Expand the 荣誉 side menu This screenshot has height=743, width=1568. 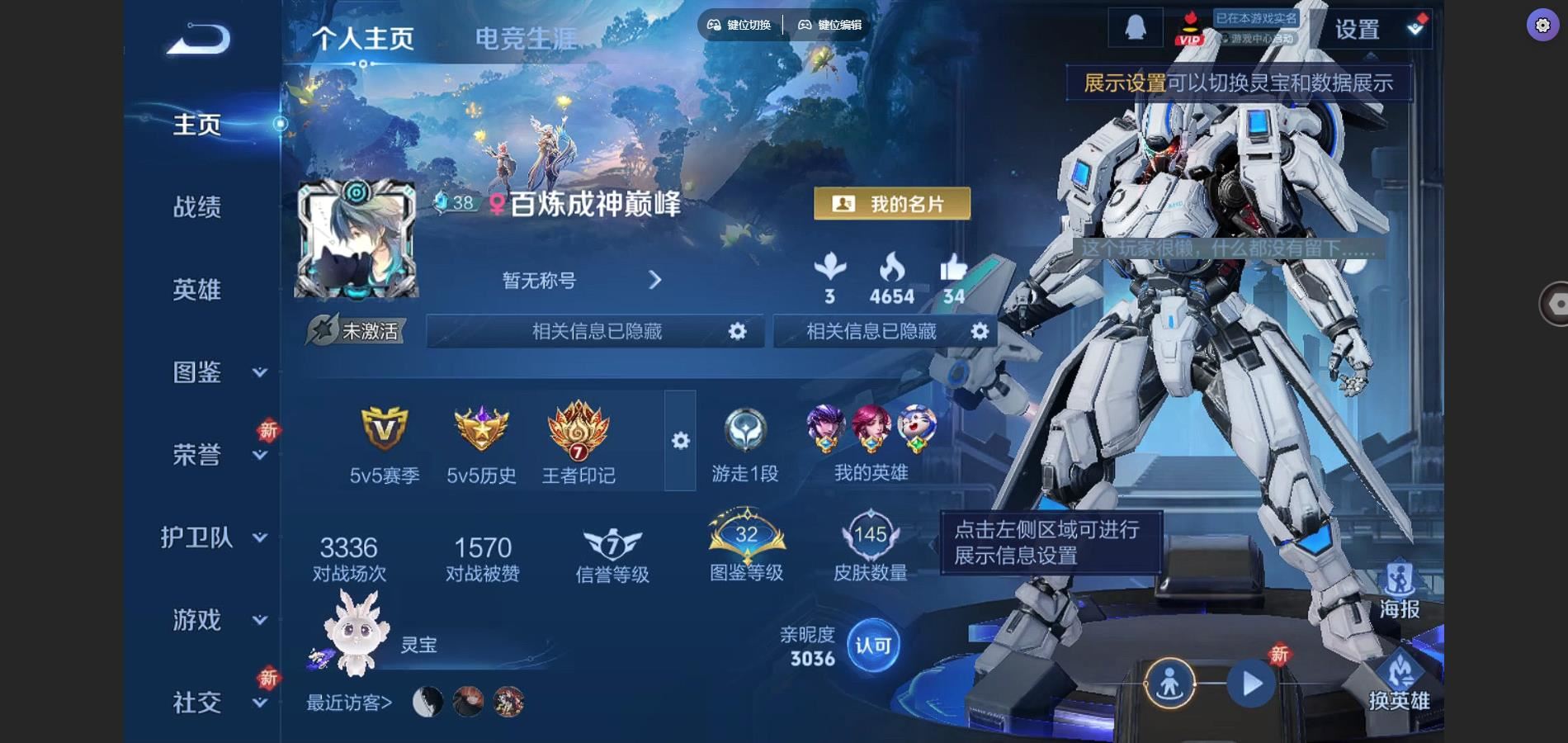[x=213, y=455]
